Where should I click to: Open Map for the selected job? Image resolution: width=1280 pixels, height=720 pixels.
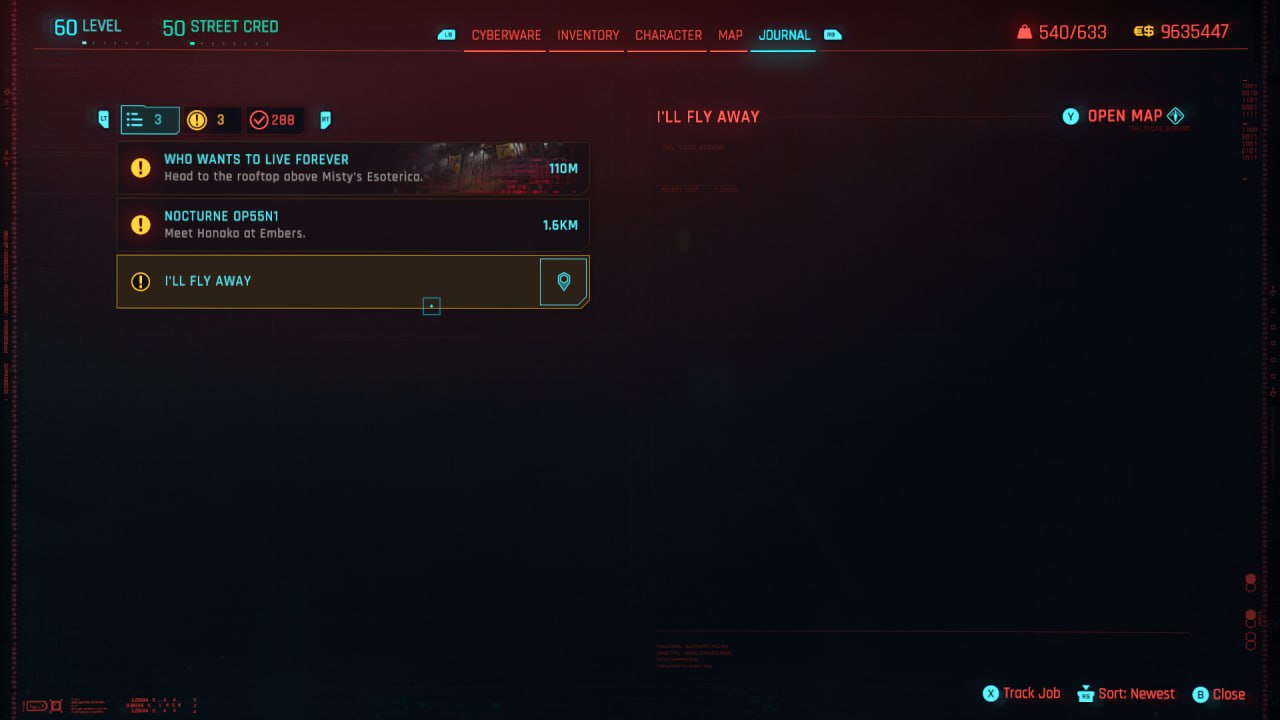(x=1124, y=116)
